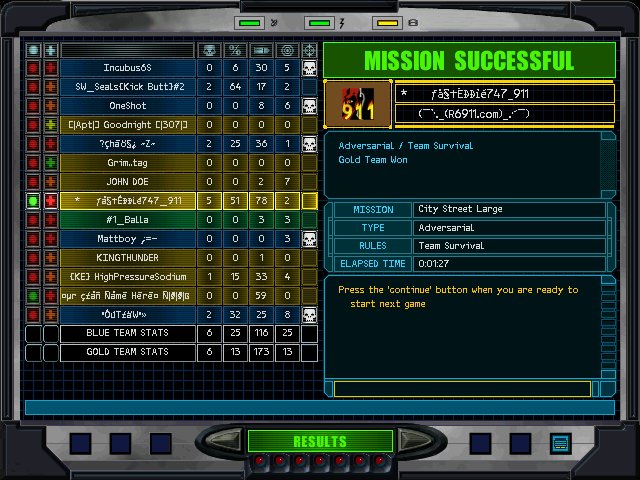This screenshot has width=640, height=480.
Task: Choose the Mattboy player row
Action: pyautogui.click(x=127, y=239)
